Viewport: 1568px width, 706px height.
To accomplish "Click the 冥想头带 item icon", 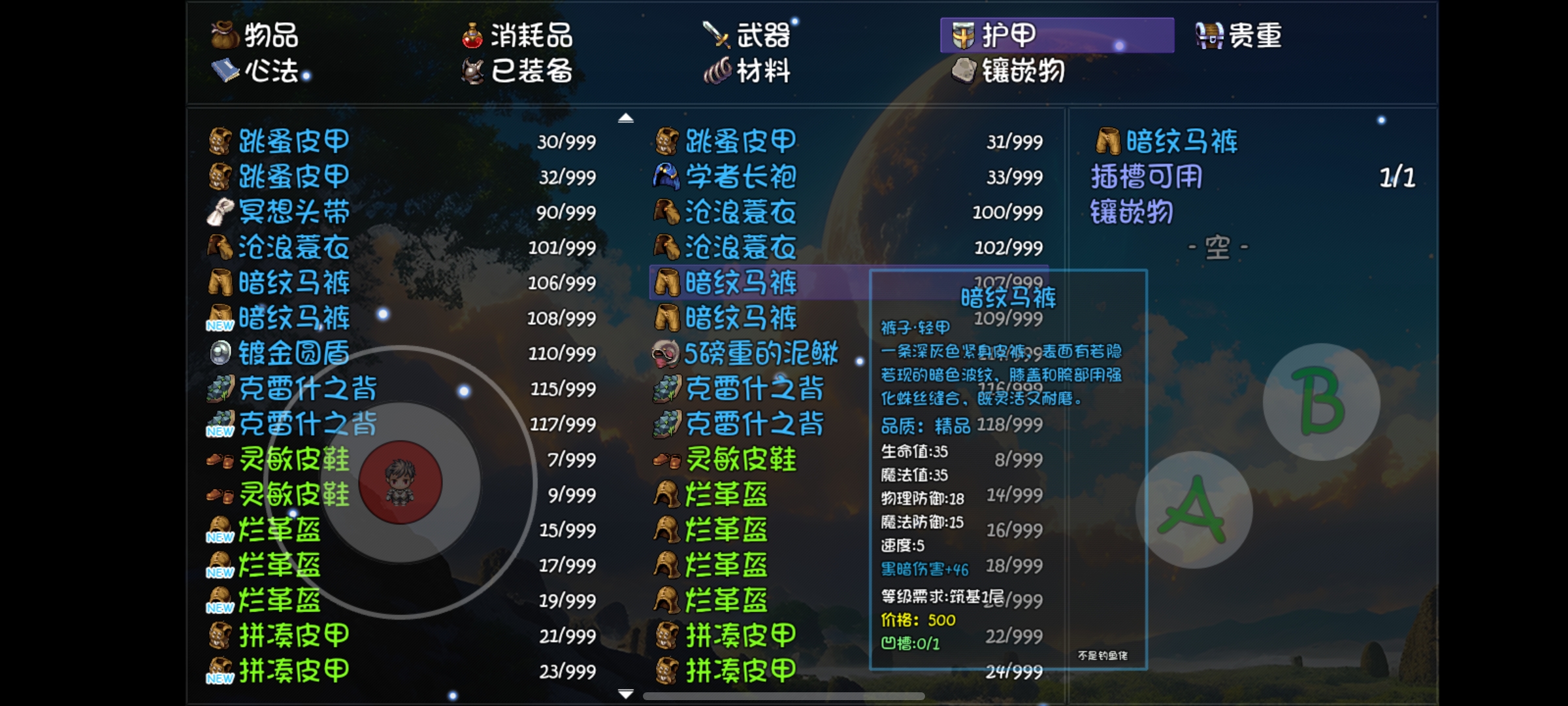I will click(x=220, y=211).
